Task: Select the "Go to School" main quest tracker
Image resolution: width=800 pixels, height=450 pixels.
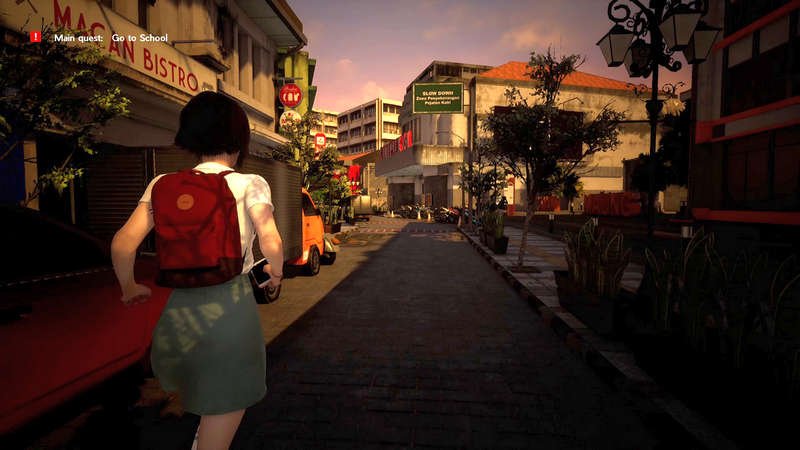Action: [x=111, y=38]
